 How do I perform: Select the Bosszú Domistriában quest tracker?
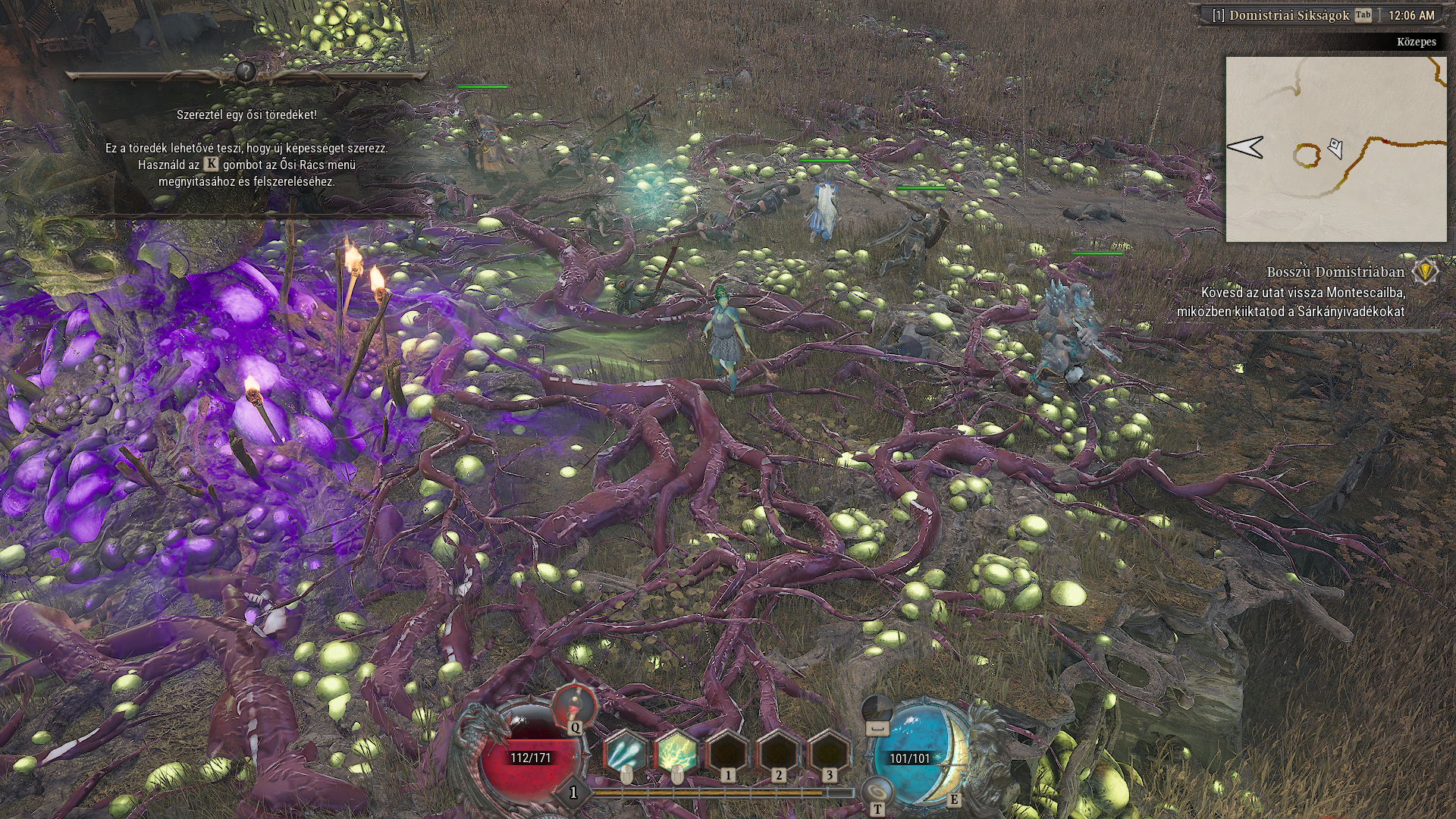pyautogui.click(x=1335, y=271)
